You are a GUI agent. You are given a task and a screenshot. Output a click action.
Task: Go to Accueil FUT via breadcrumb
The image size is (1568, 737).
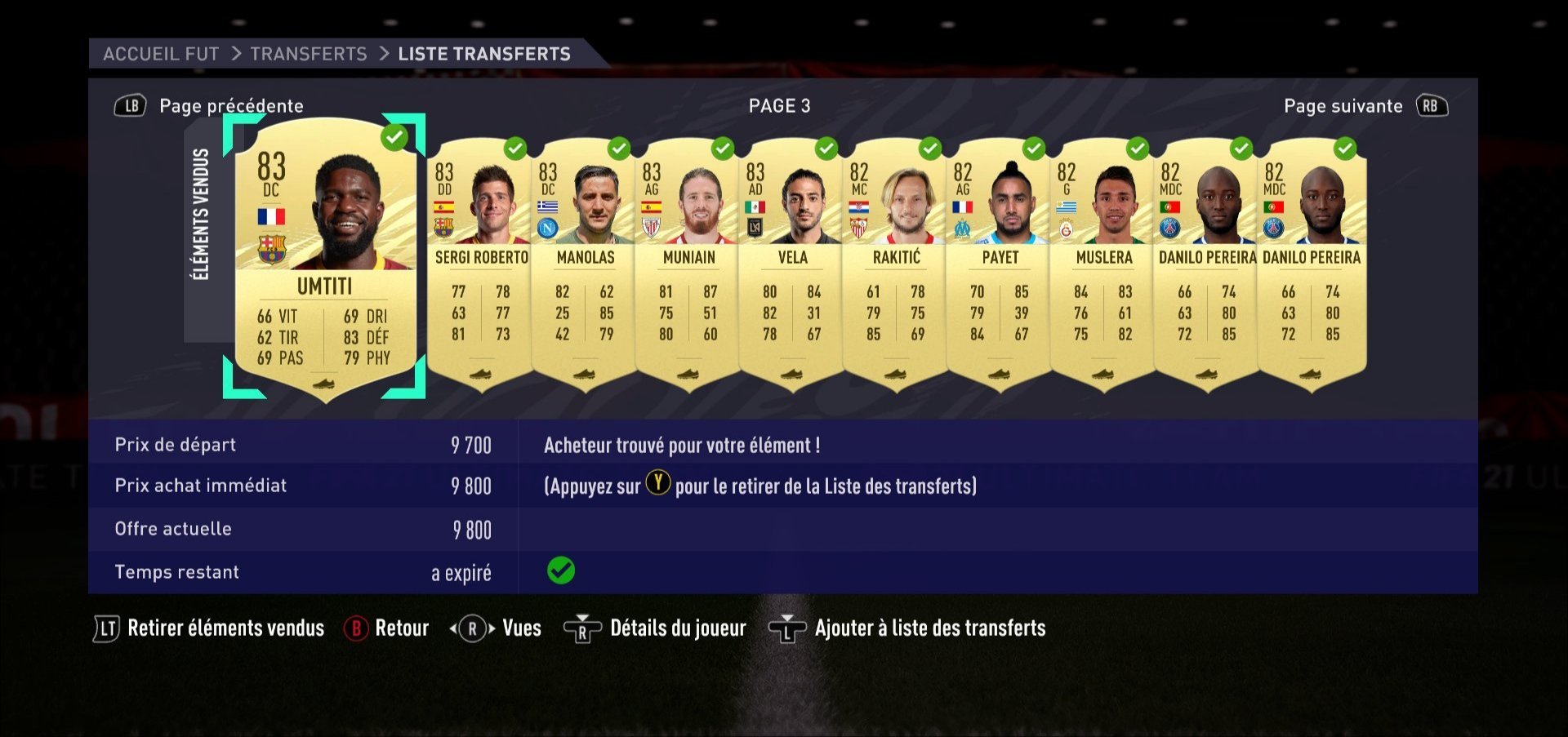[160, 54]
